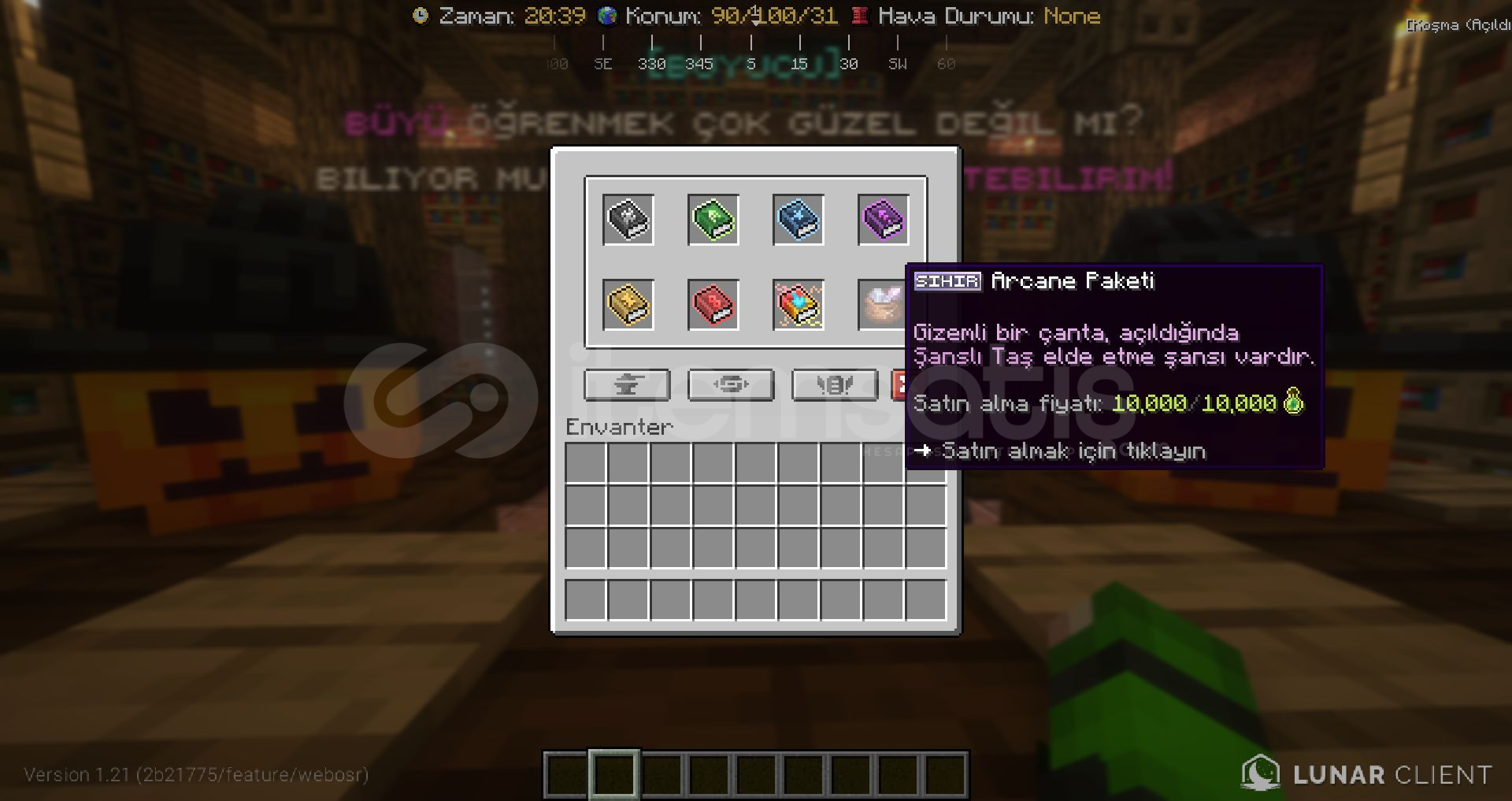The image size is (1512, 801).
Task: Select the green spellbook item
Action: coord(713,221)
